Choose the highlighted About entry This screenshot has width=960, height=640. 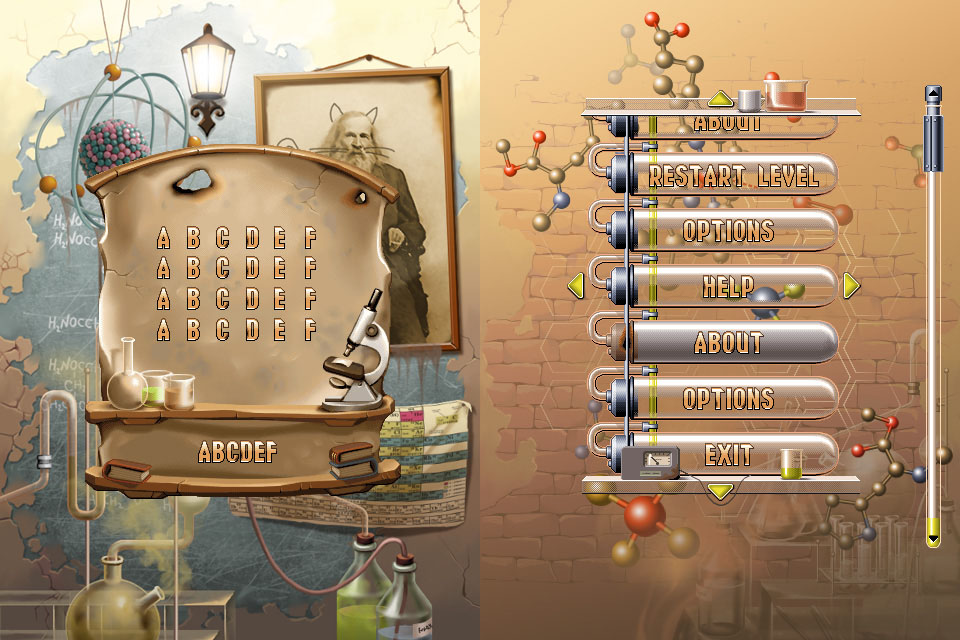tap(728, 343)
